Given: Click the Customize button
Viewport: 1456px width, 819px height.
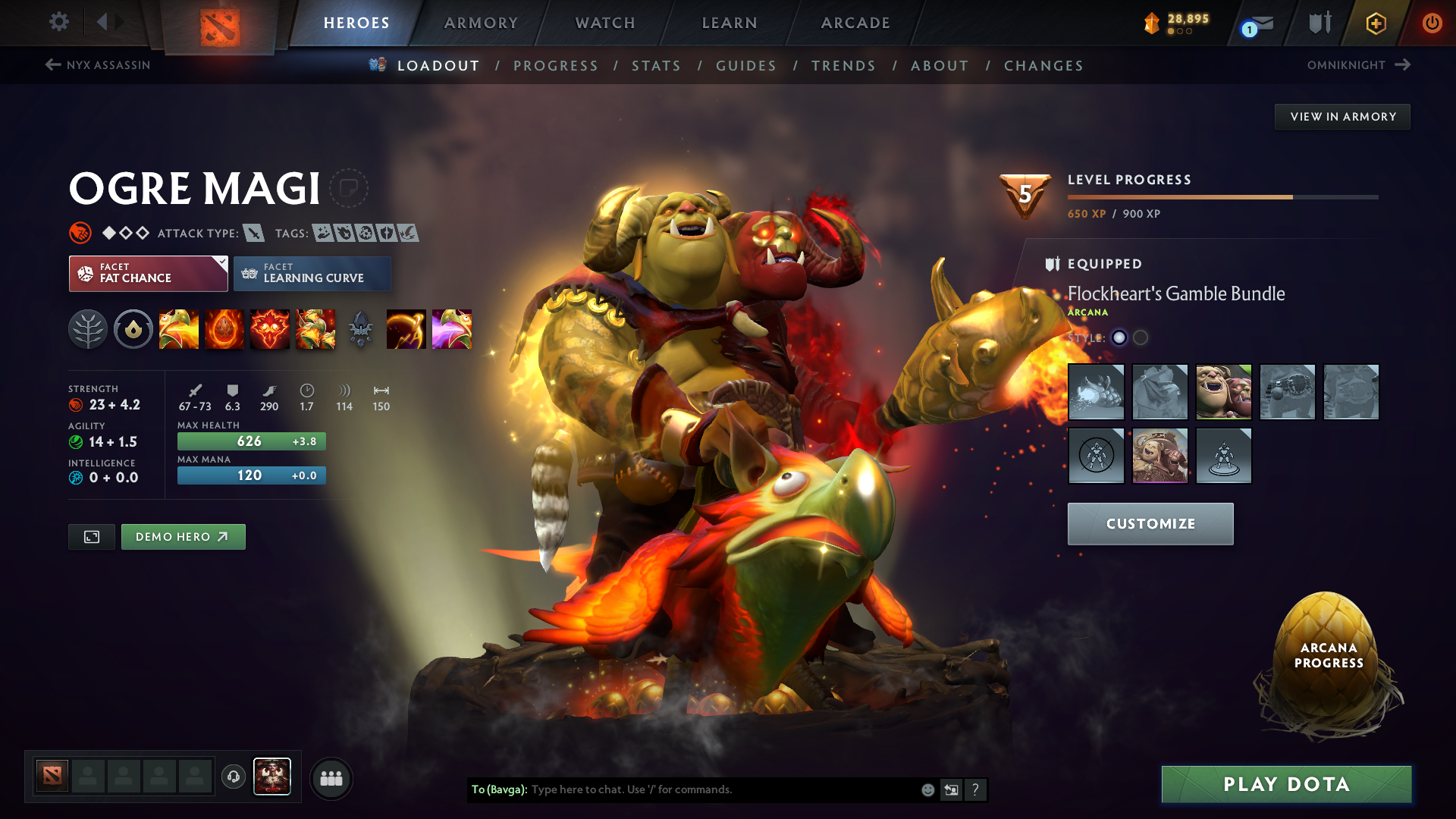Looking at the screenshot, I should [x=1150, y=523].
